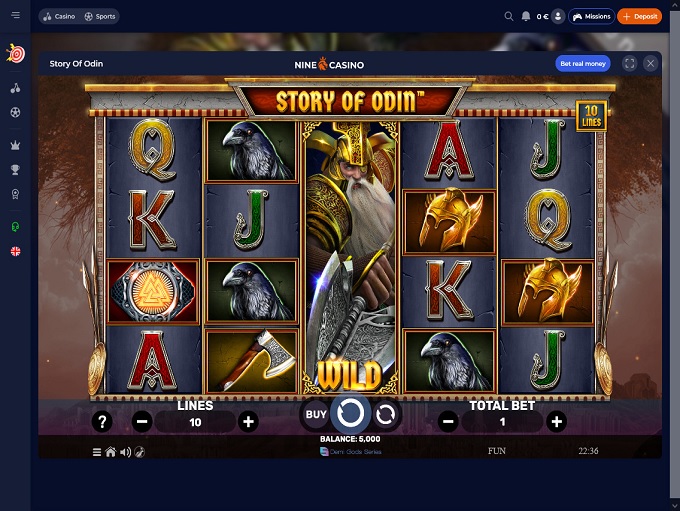680x511 pixels.
Task: Click the home icon in the bottom bar
Action: pos(111,452)
